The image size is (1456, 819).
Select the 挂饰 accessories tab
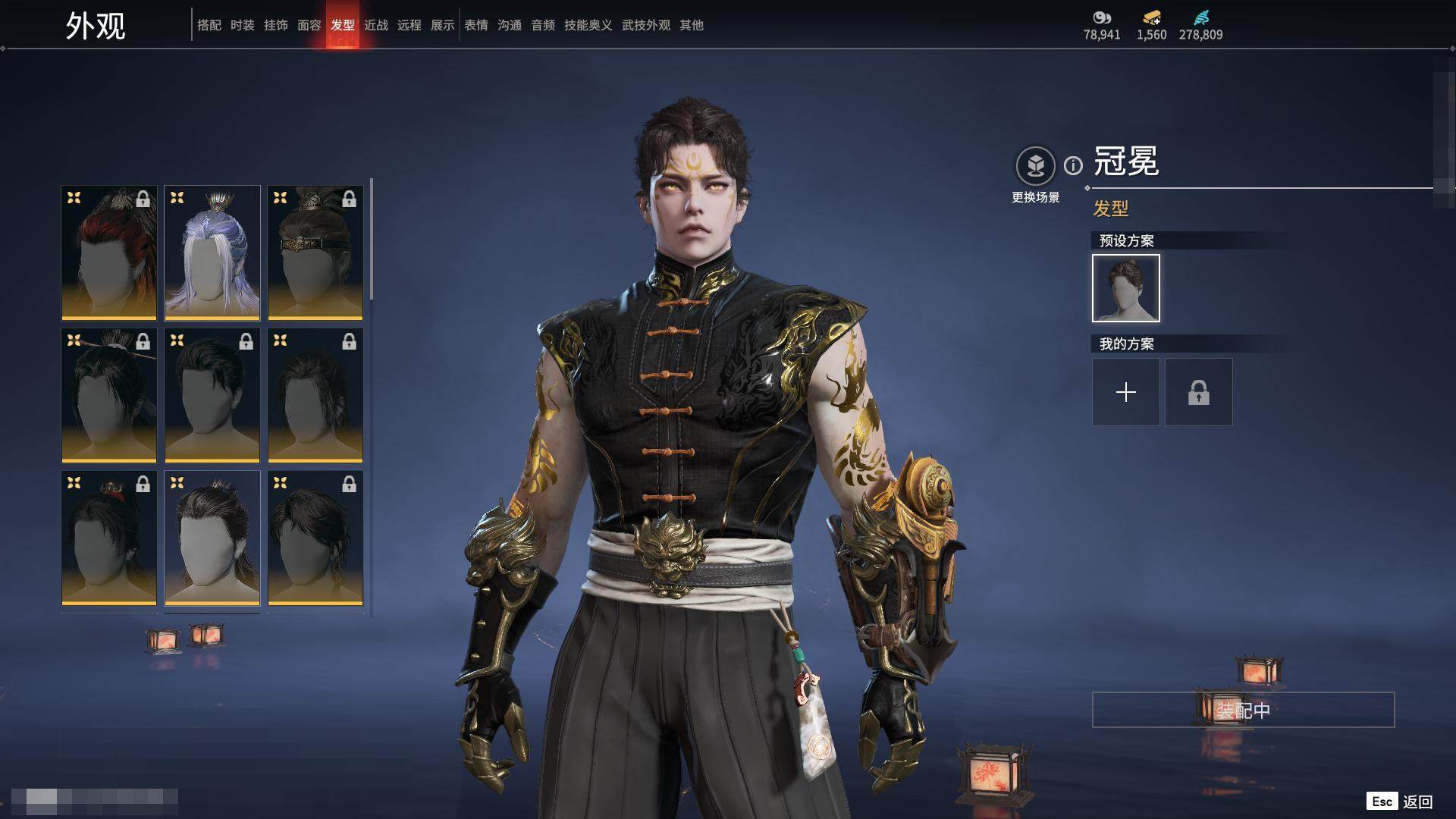pyautogui.click(x=276, y=25)
